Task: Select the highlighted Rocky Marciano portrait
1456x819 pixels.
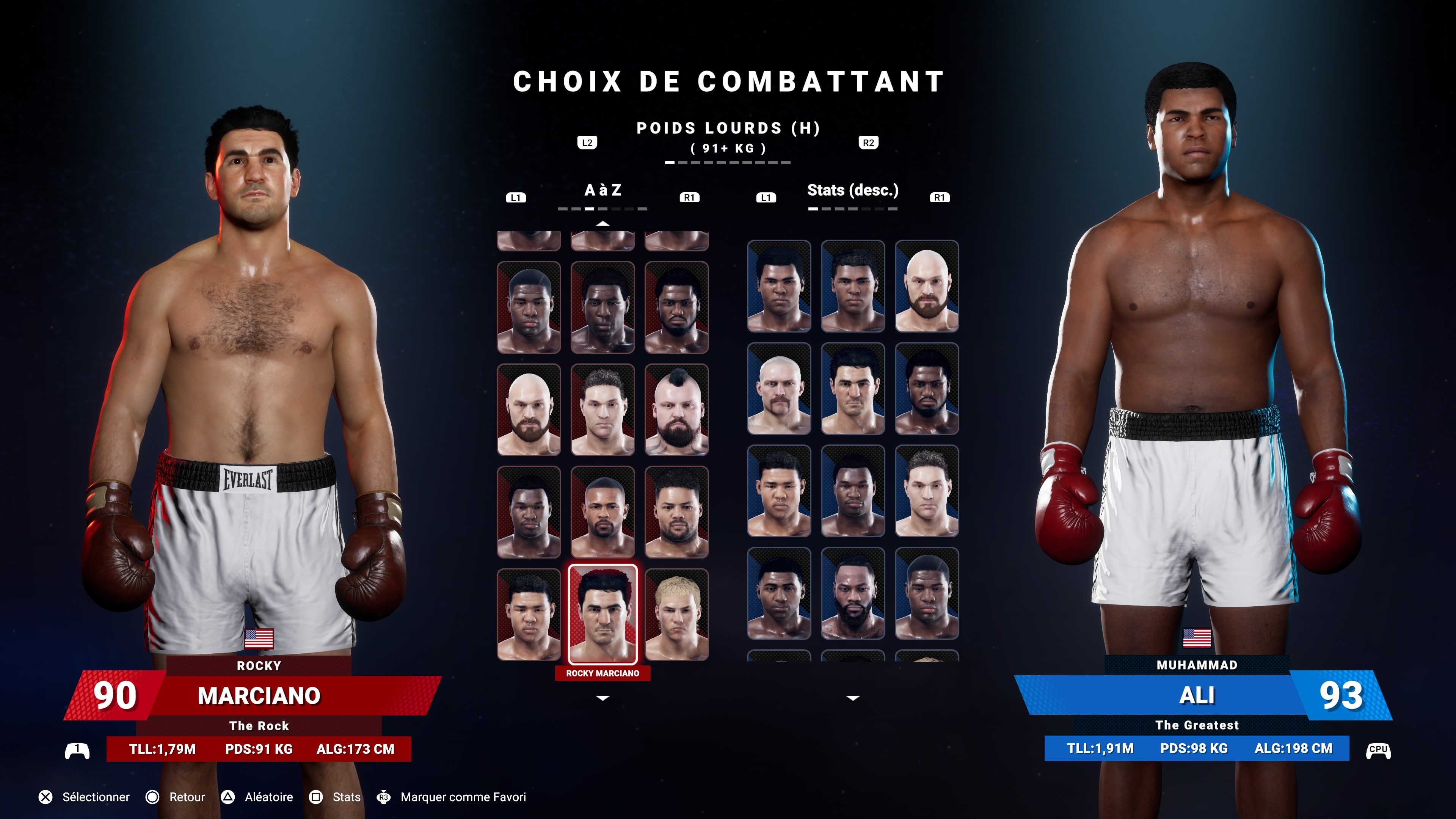Action: coord(602,614)
